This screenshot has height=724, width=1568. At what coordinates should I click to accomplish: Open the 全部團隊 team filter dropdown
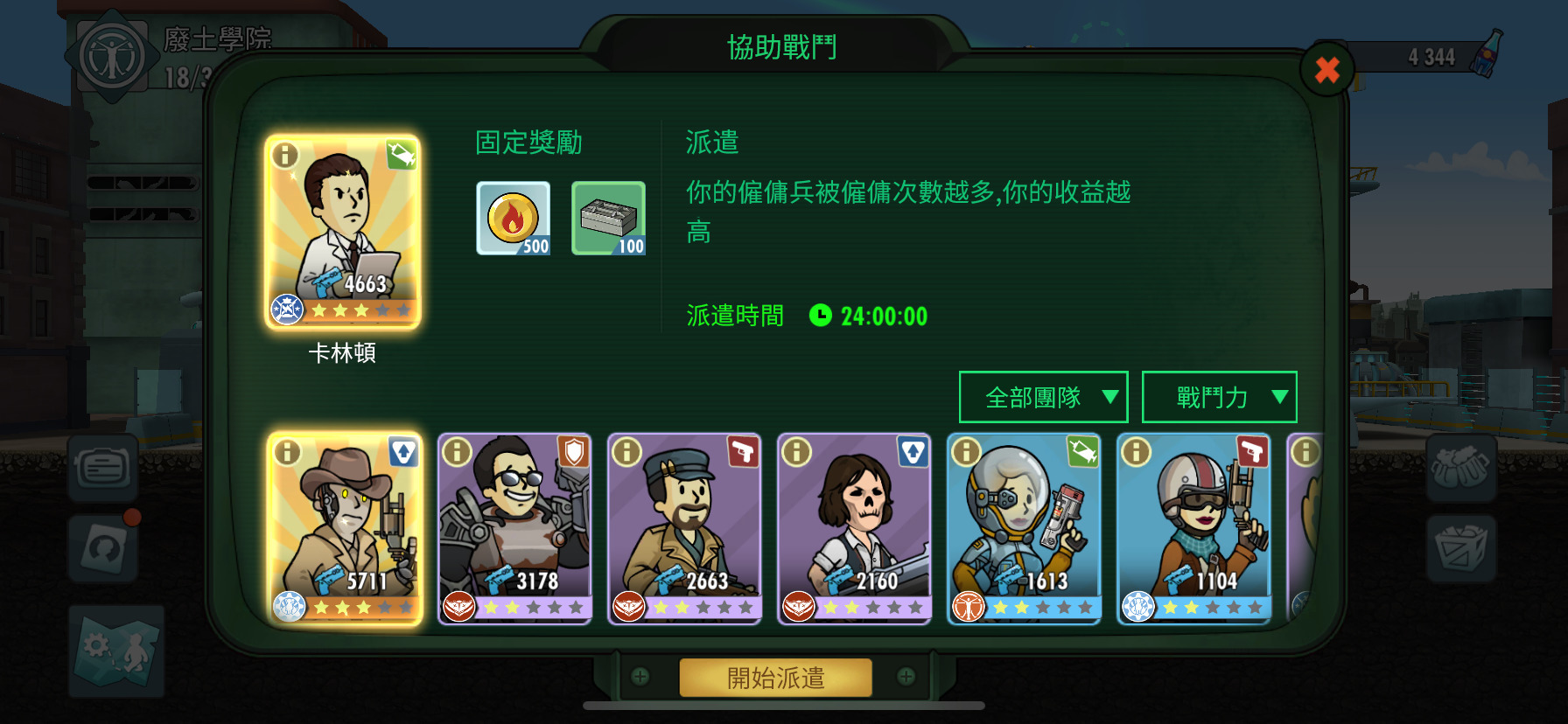click(x=1043, y=396)
